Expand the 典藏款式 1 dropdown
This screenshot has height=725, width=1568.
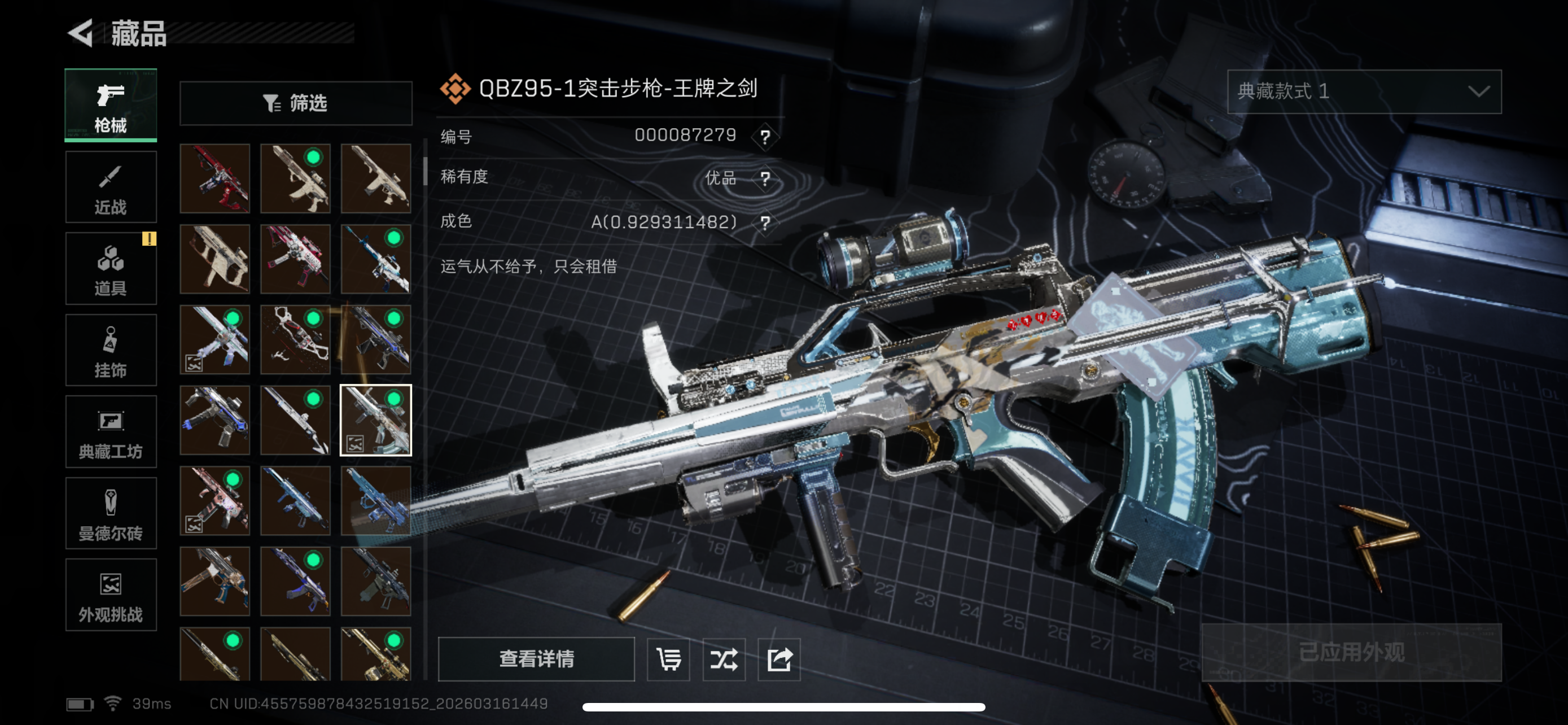point(1364,91)
